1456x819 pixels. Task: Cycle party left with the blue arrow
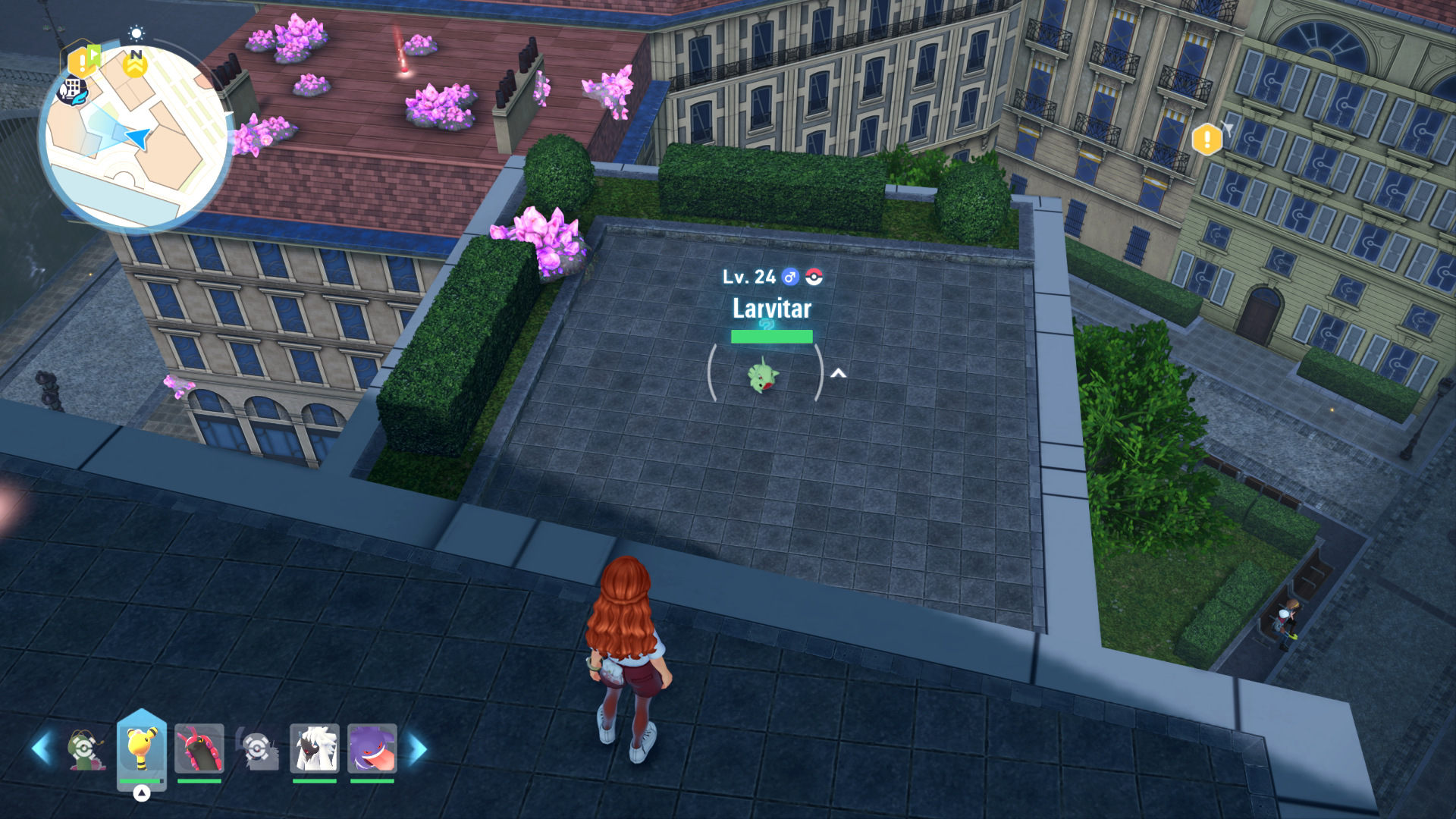tap(42, 748)
